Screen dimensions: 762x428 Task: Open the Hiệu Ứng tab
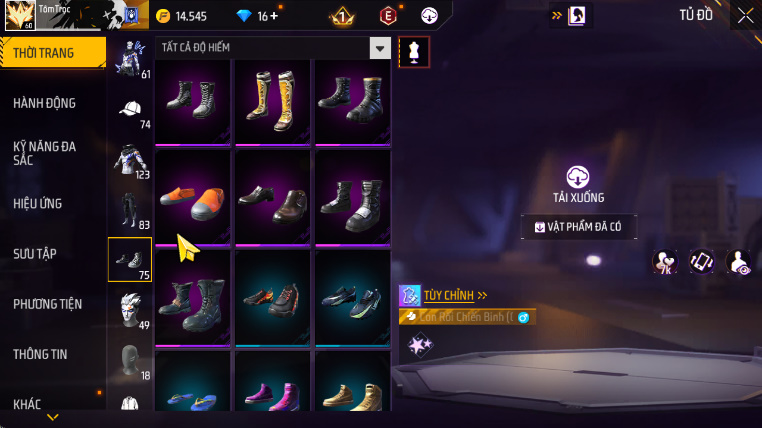point(38,203)
